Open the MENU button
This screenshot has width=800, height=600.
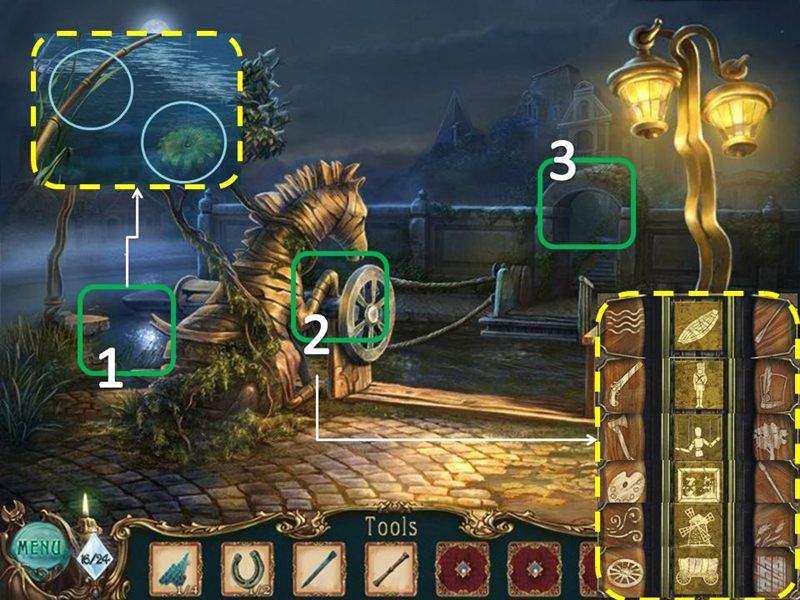37,549
